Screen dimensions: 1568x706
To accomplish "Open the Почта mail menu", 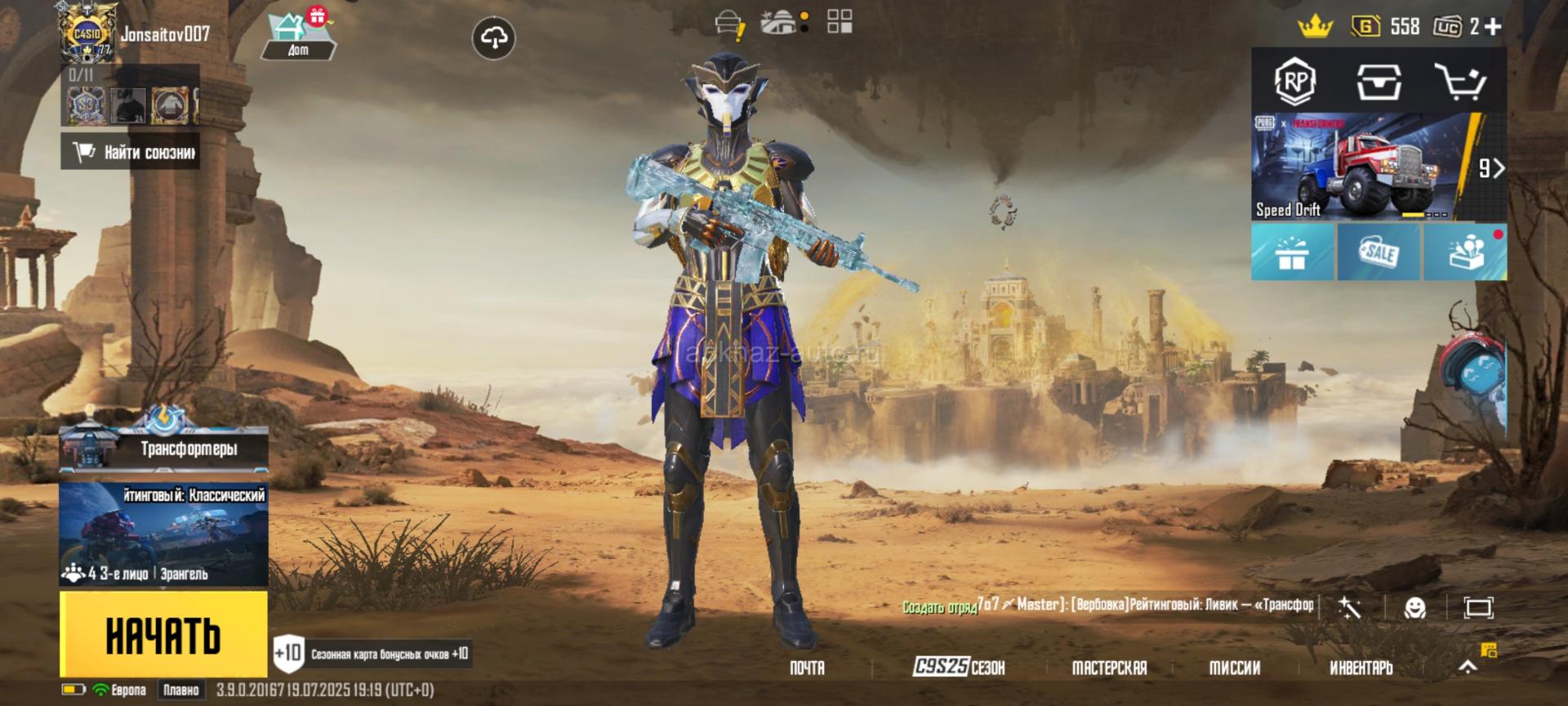I will (x=807, y=668).
